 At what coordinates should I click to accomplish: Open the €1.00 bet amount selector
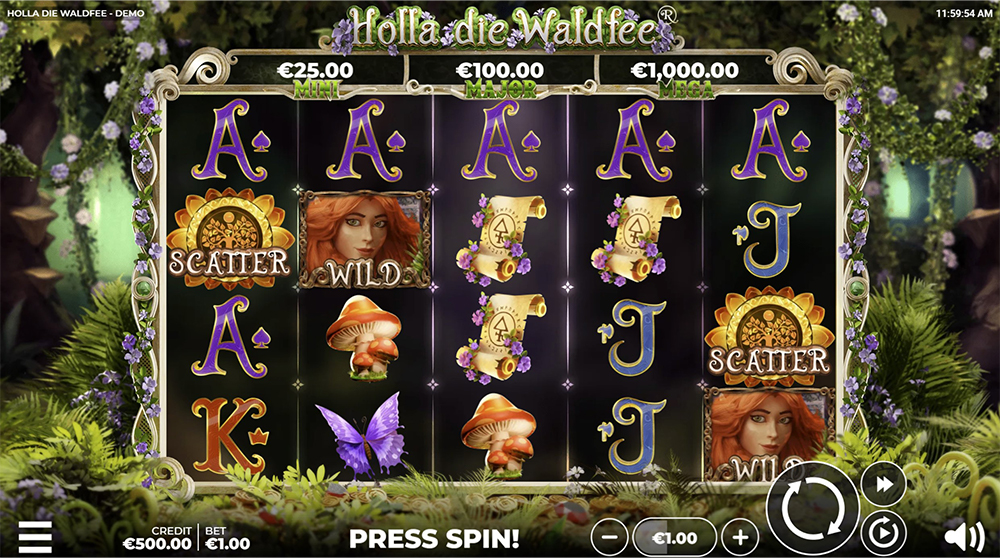(x=675, y=537)
